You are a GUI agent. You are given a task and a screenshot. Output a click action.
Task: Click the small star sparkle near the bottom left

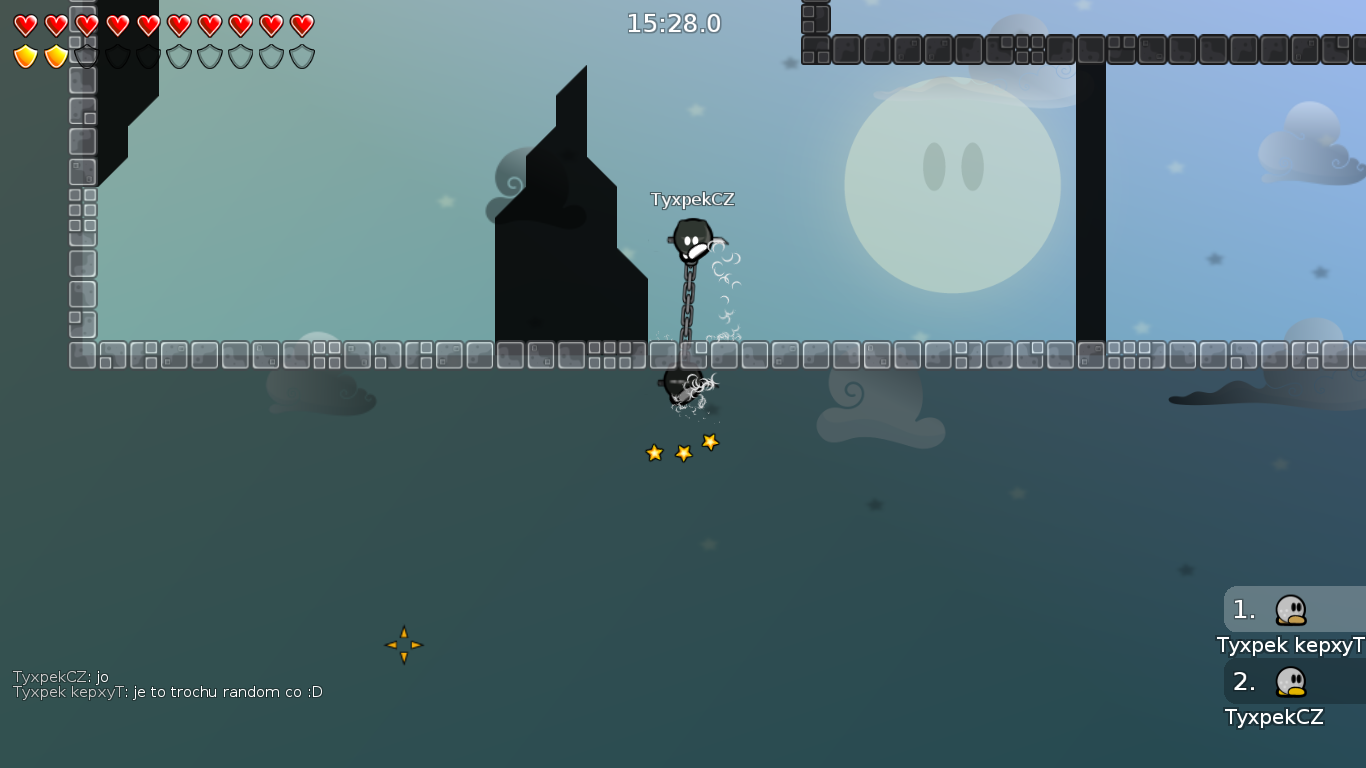pyautogui.click(x=404, y=645)
